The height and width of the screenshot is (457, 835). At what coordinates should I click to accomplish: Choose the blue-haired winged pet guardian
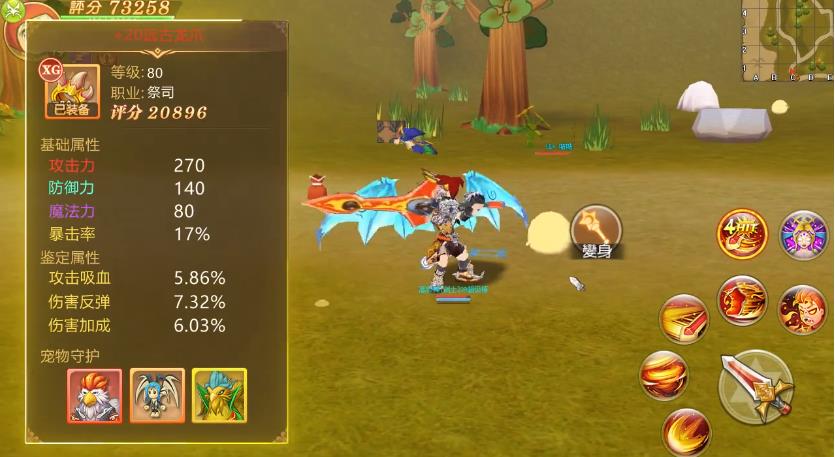click(x=158, y=395)
